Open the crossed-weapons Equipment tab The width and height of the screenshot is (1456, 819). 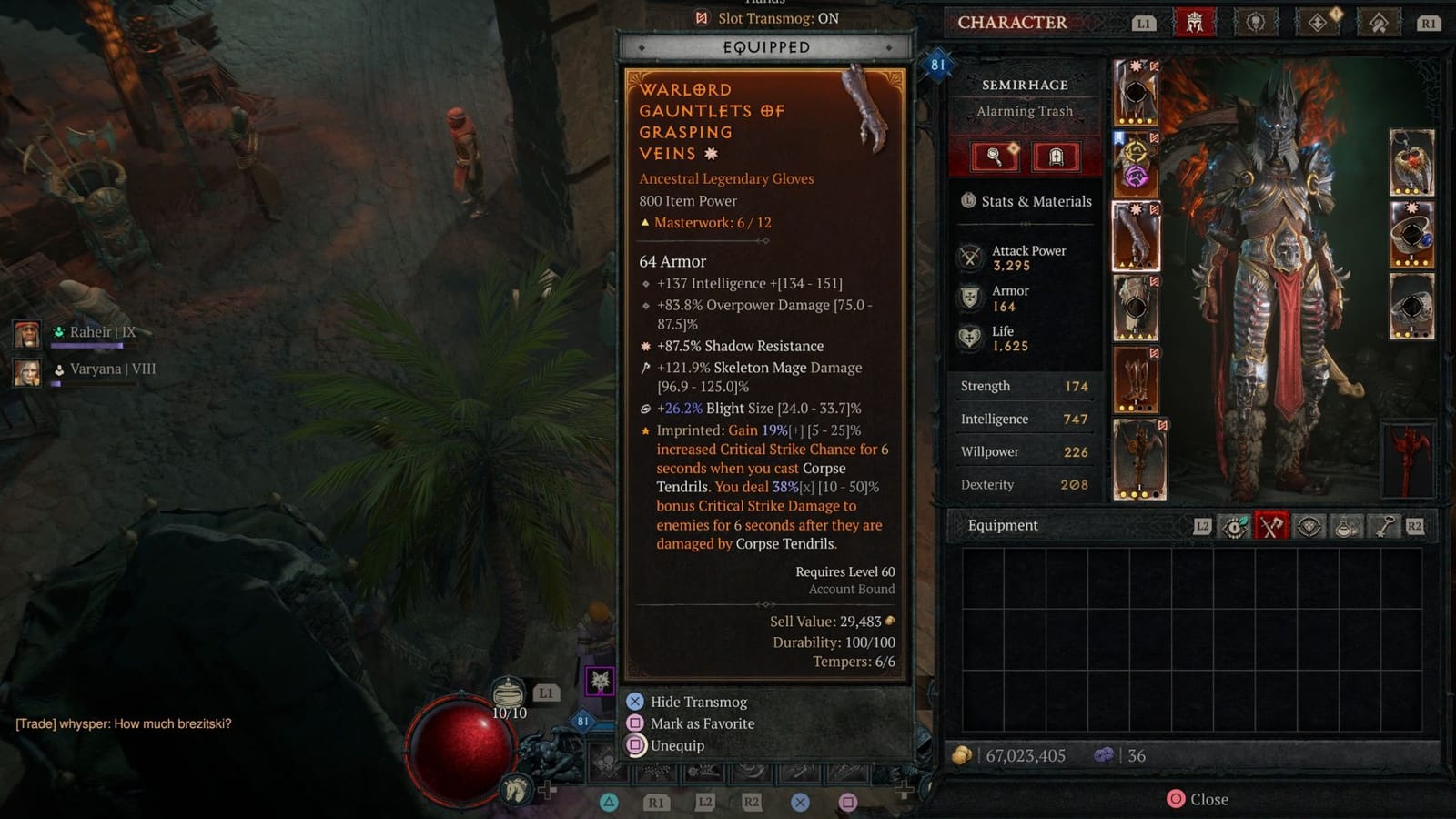[1272, 526]
